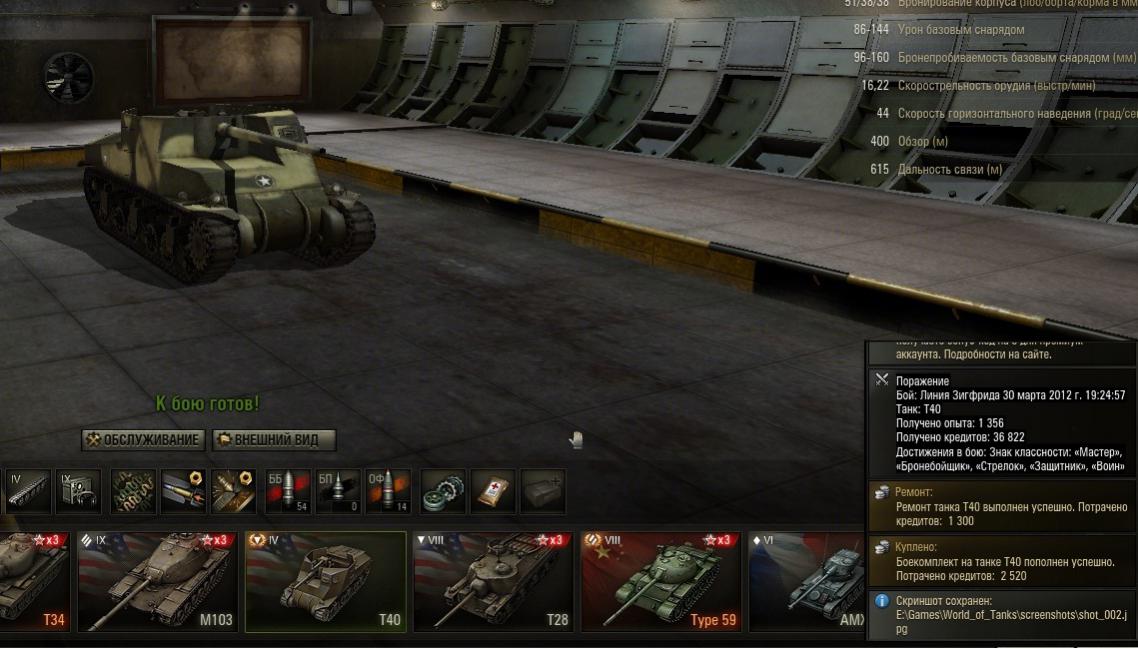Open the repair kit consumable slot
This screenshot has width=1138, height=649.
pos(443,491)
